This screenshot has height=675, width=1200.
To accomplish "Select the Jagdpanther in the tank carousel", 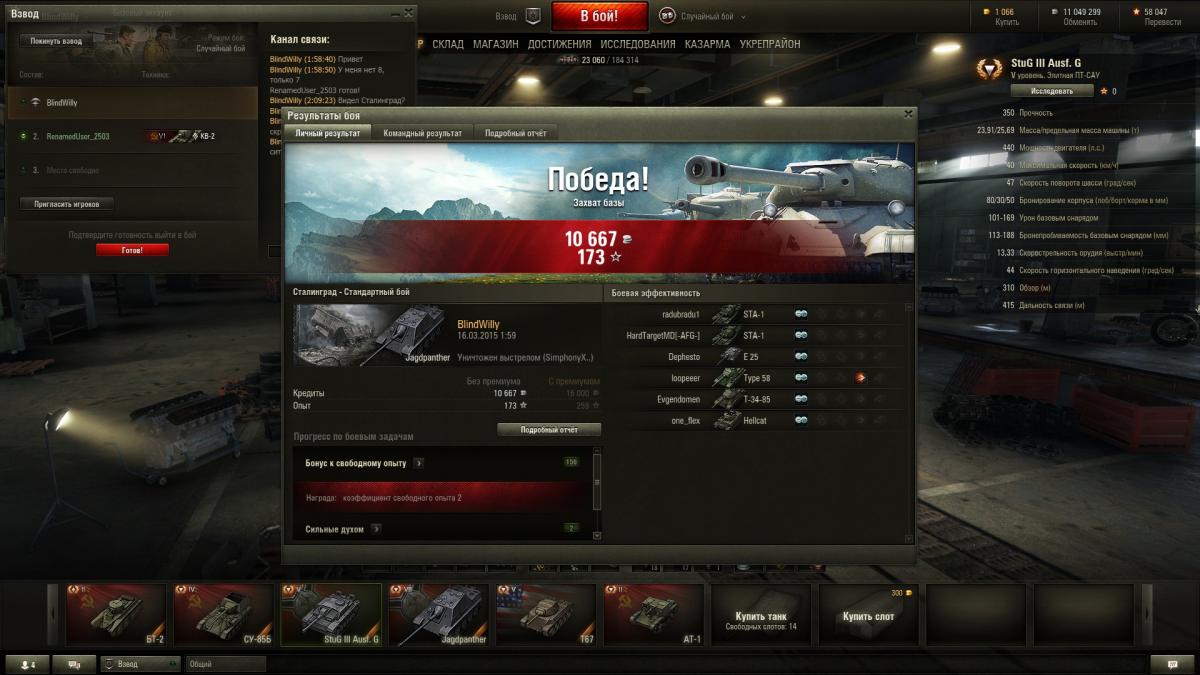I will point(438,615).
